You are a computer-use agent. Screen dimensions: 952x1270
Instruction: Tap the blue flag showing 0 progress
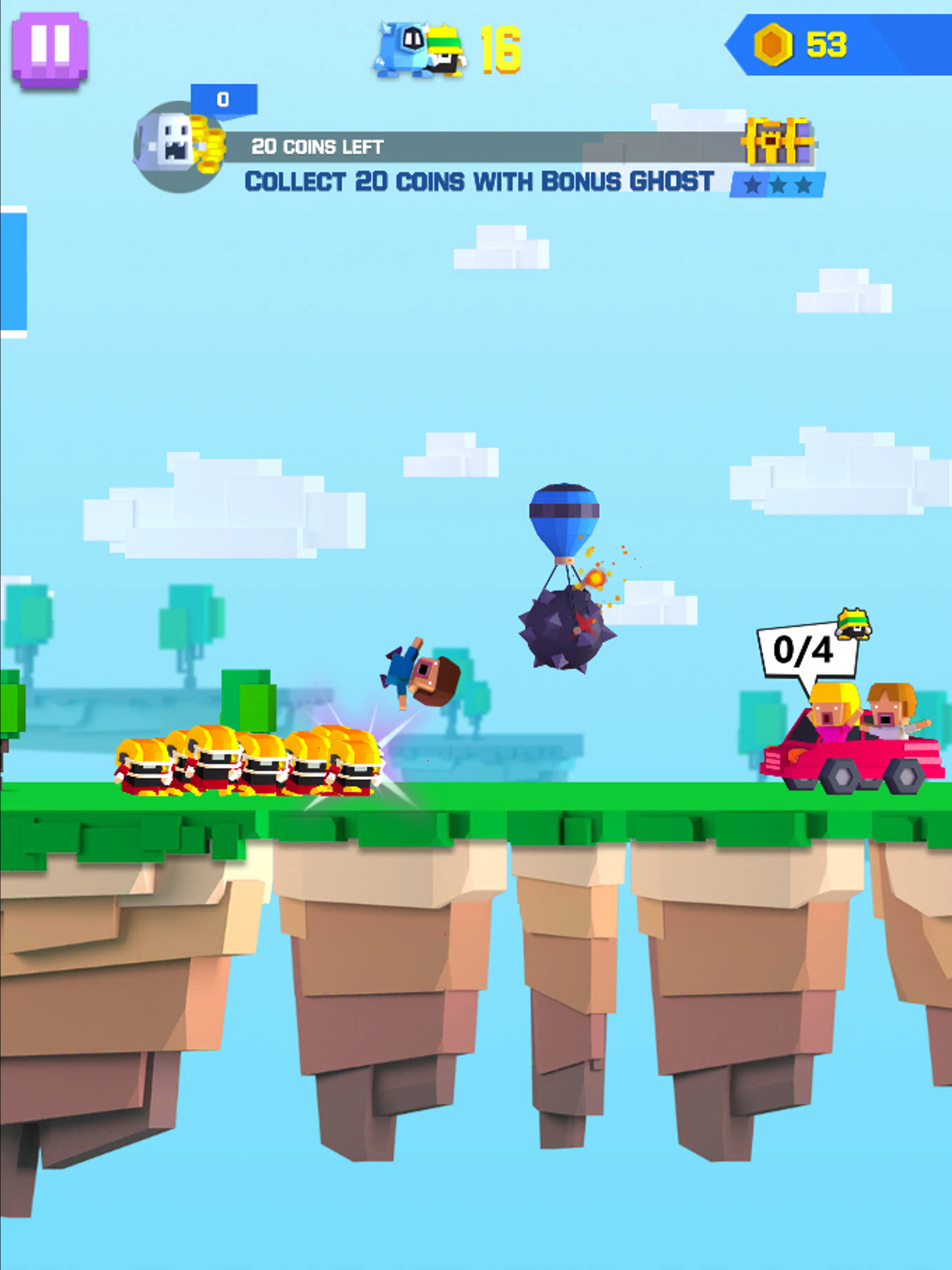coord(224,99)
